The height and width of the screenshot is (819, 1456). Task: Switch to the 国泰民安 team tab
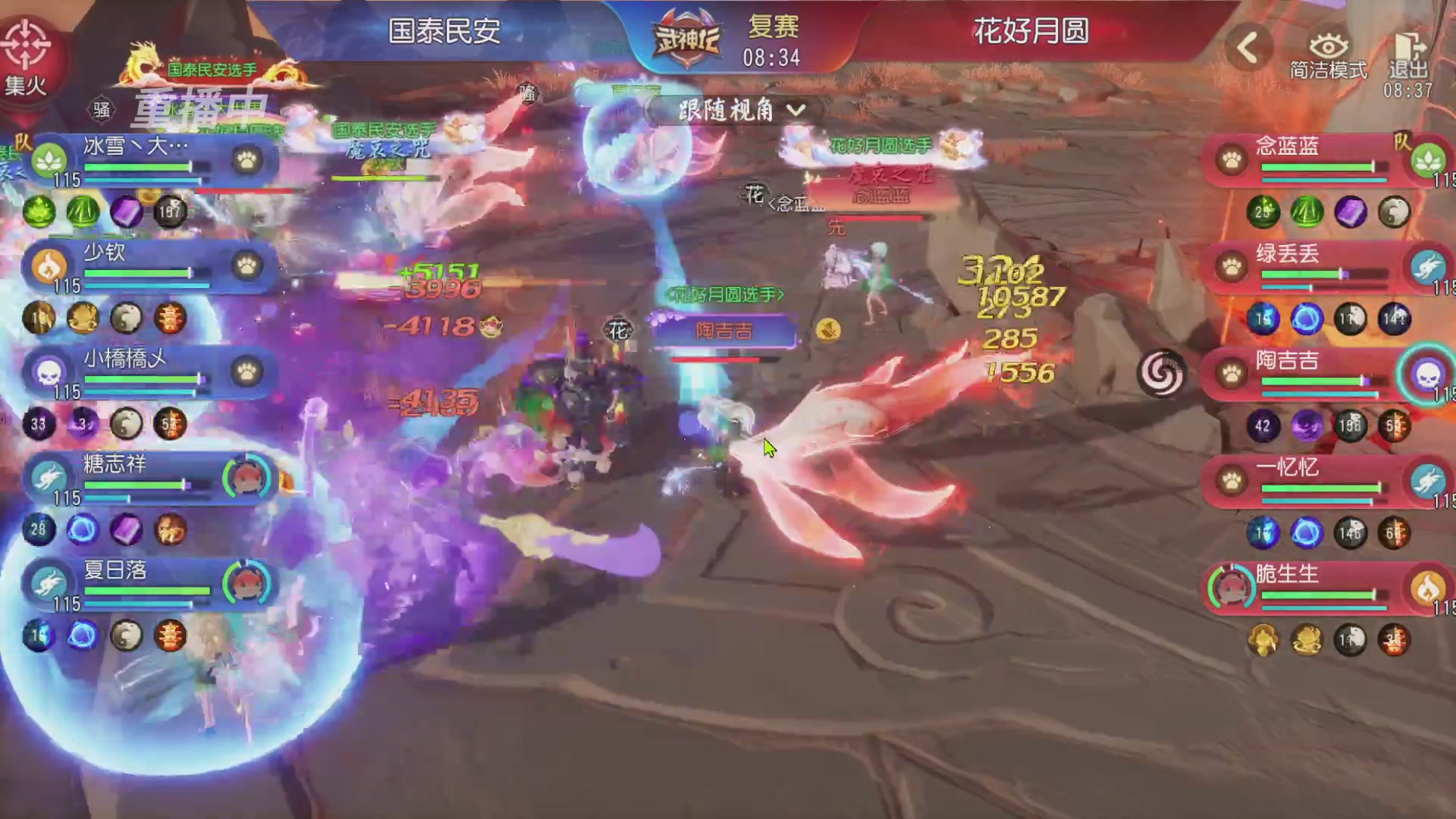[447, 32]
